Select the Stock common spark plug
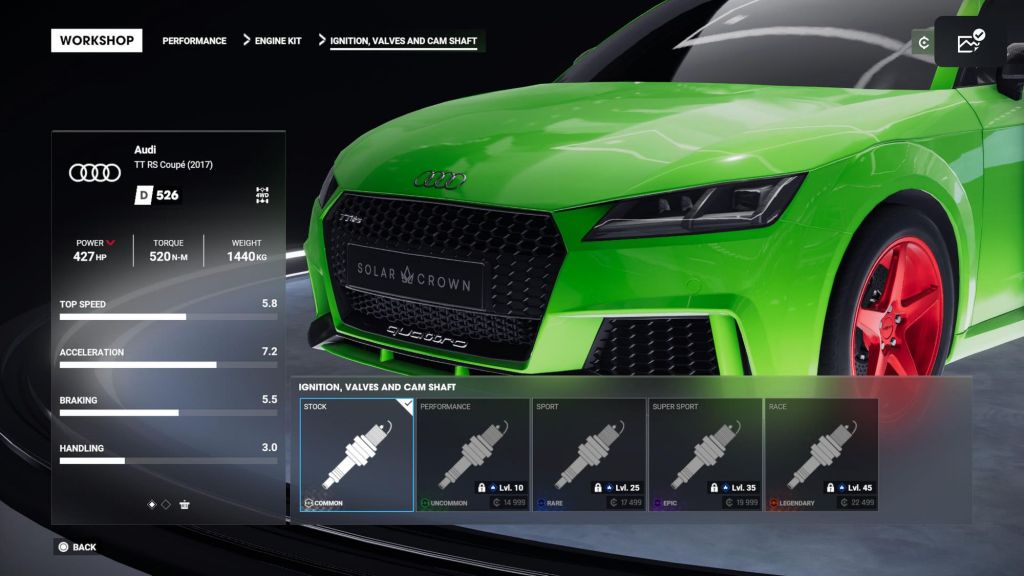 357,455
